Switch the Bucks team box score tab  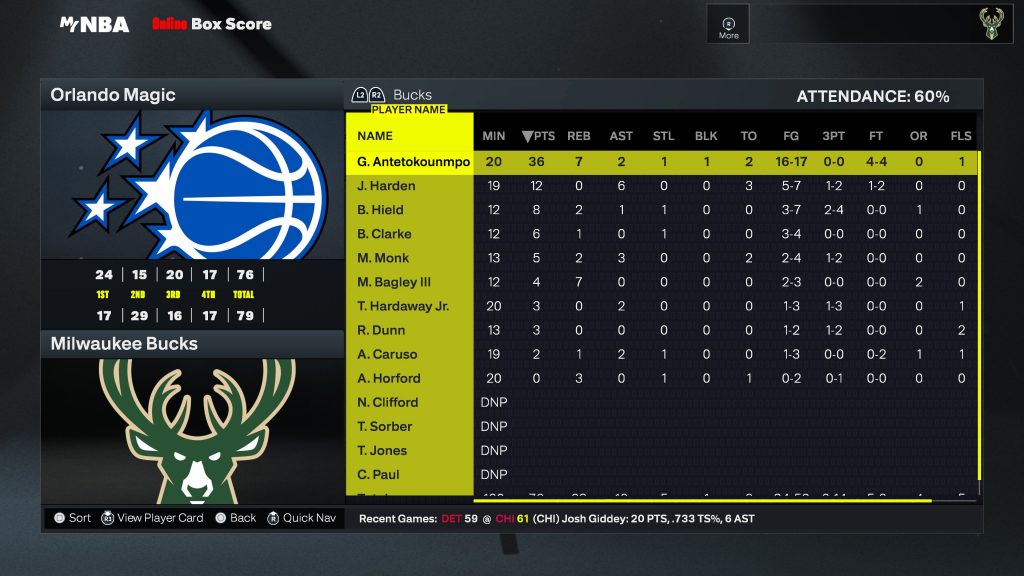coord(411,95)
